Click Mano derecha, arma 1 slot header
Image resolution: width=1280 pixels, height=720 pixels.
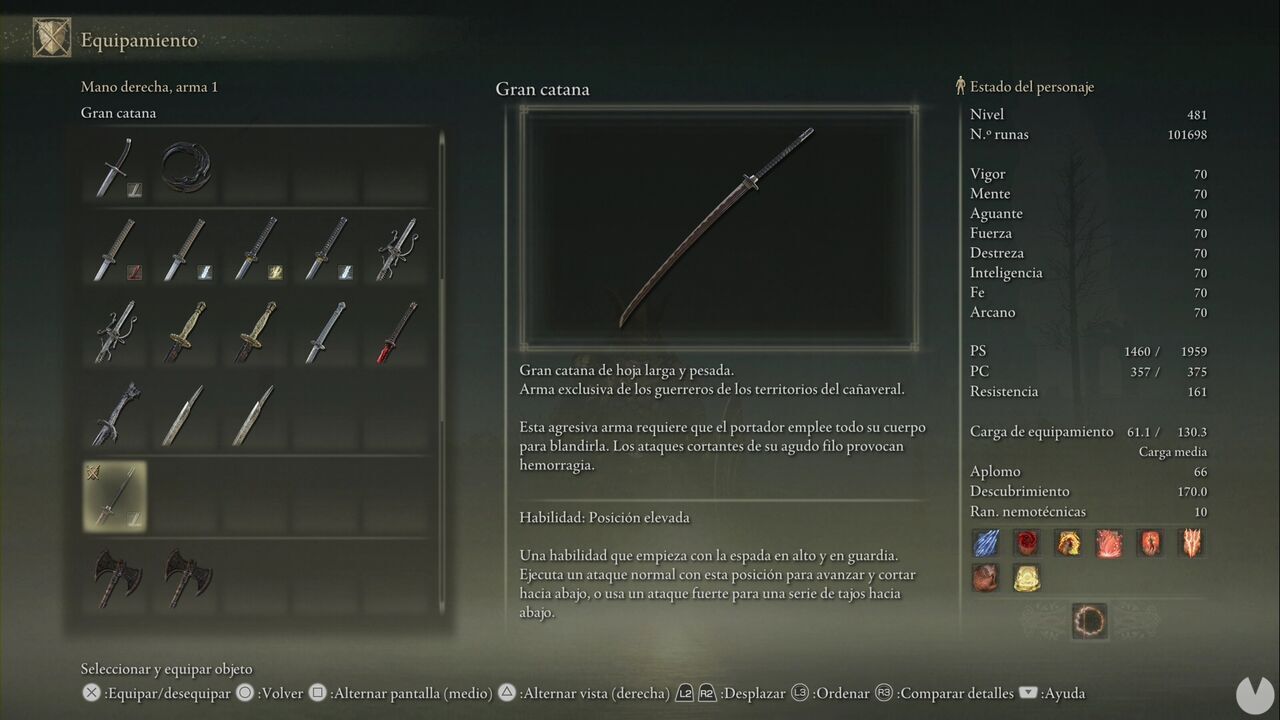click(148, 86)
